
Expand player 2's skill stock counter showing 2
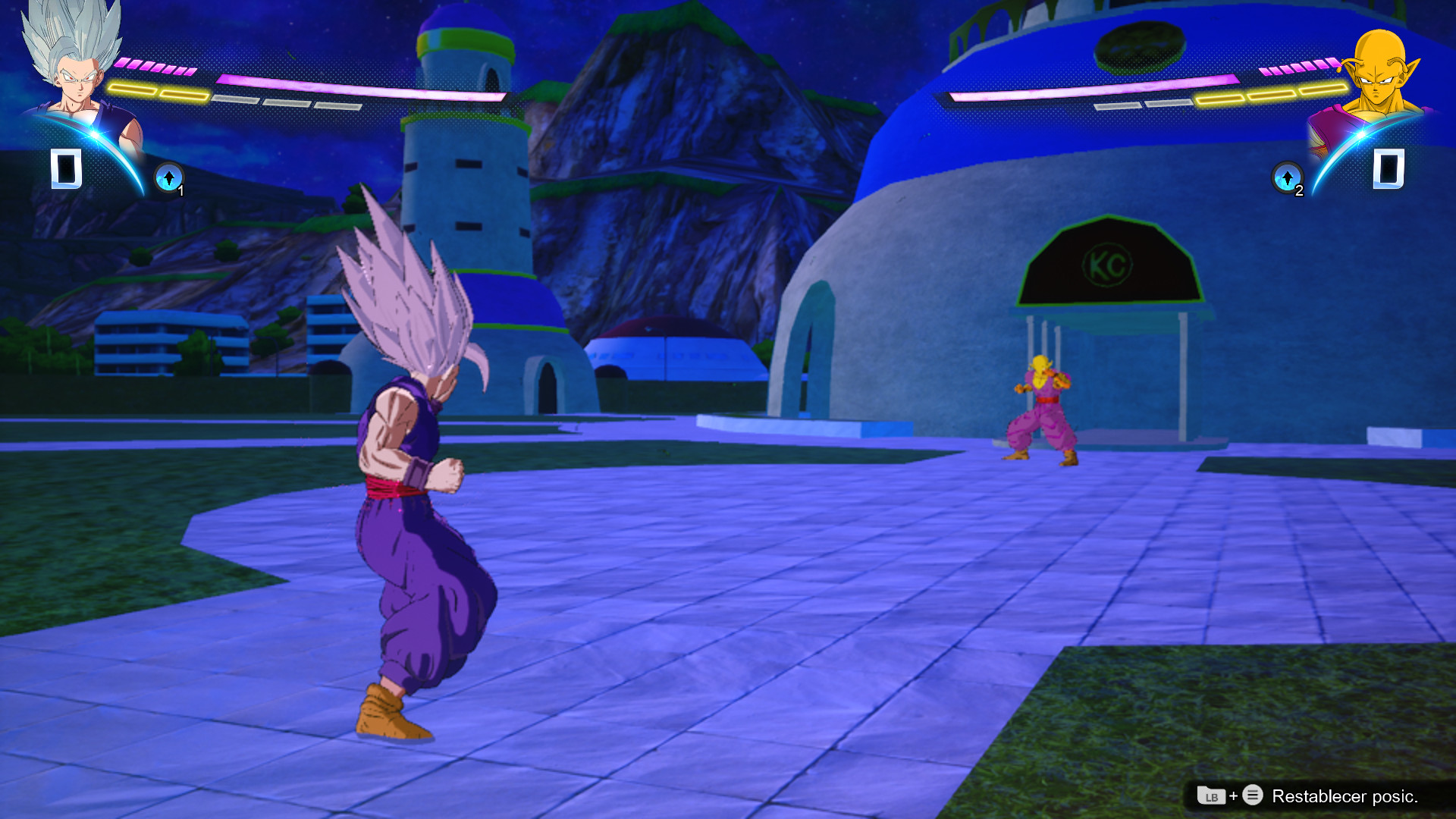click(1298, 192)
